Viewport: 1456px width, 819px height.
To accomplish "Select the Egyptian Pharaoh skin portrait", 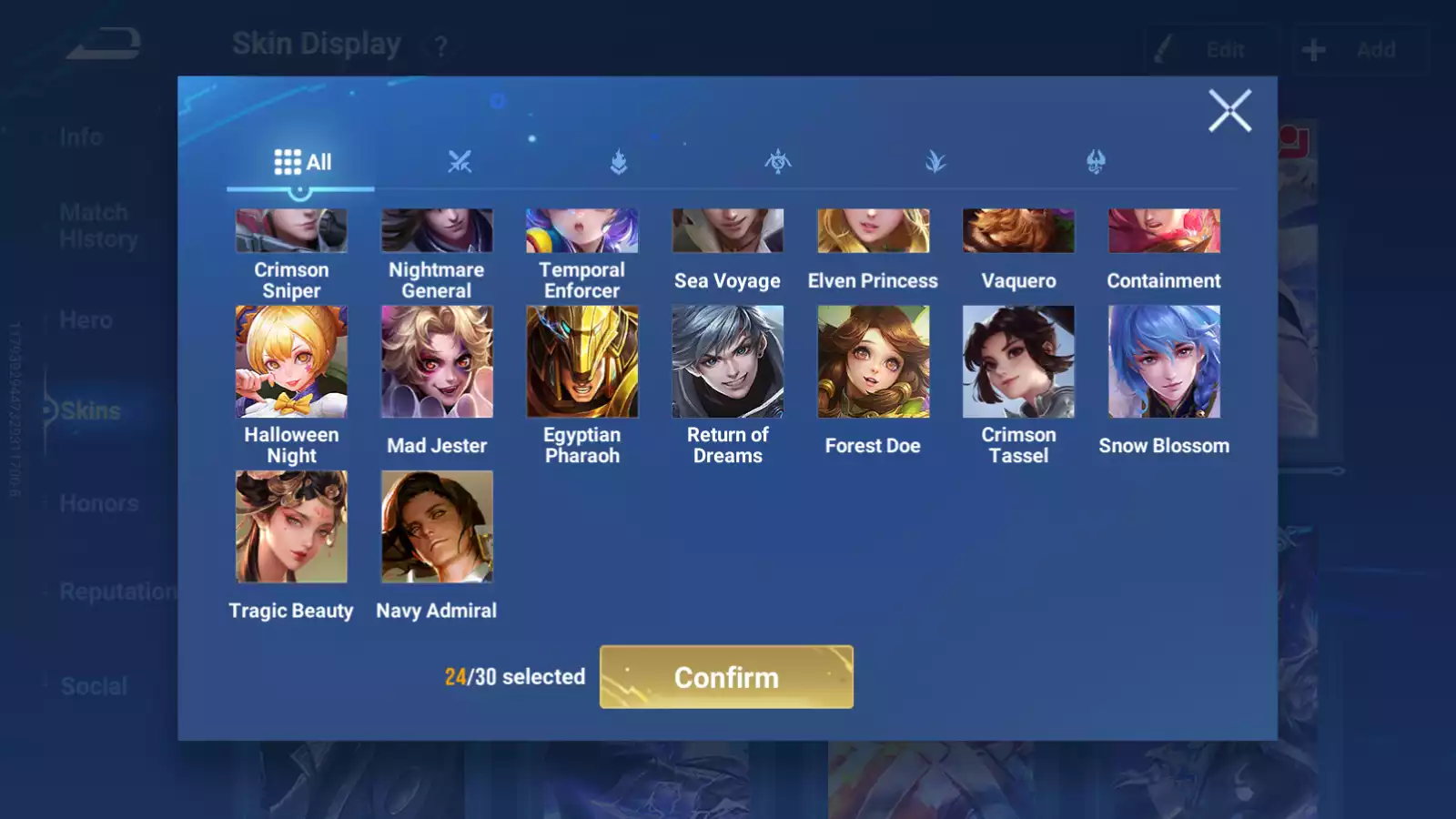I will [582, 362].
